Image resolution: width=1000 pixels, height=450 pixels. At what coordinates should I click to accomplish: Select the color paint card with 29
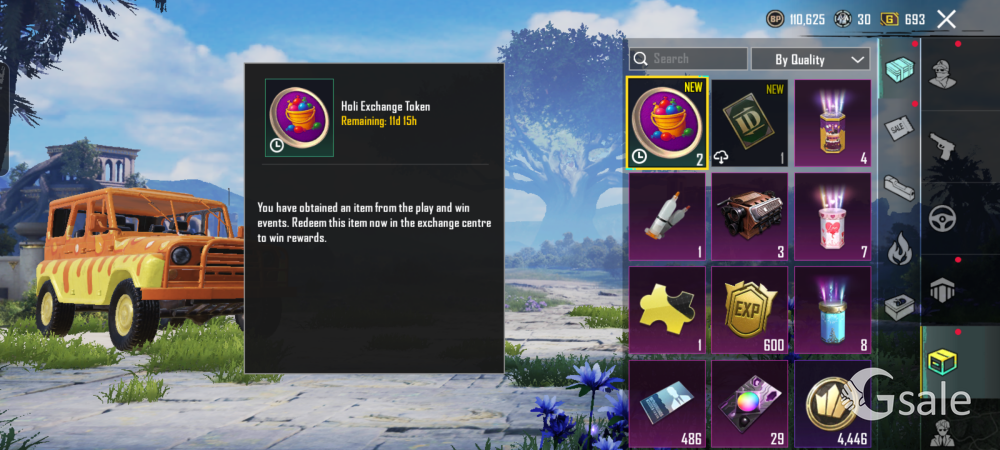(x=750, y=403)
